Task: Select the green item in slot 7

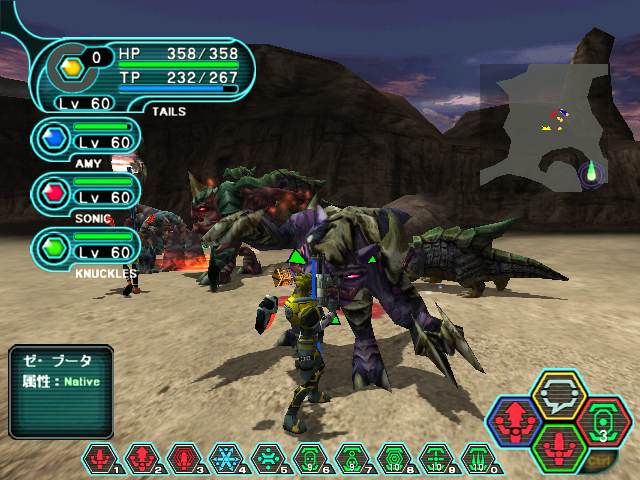Action: pos(352,459)
